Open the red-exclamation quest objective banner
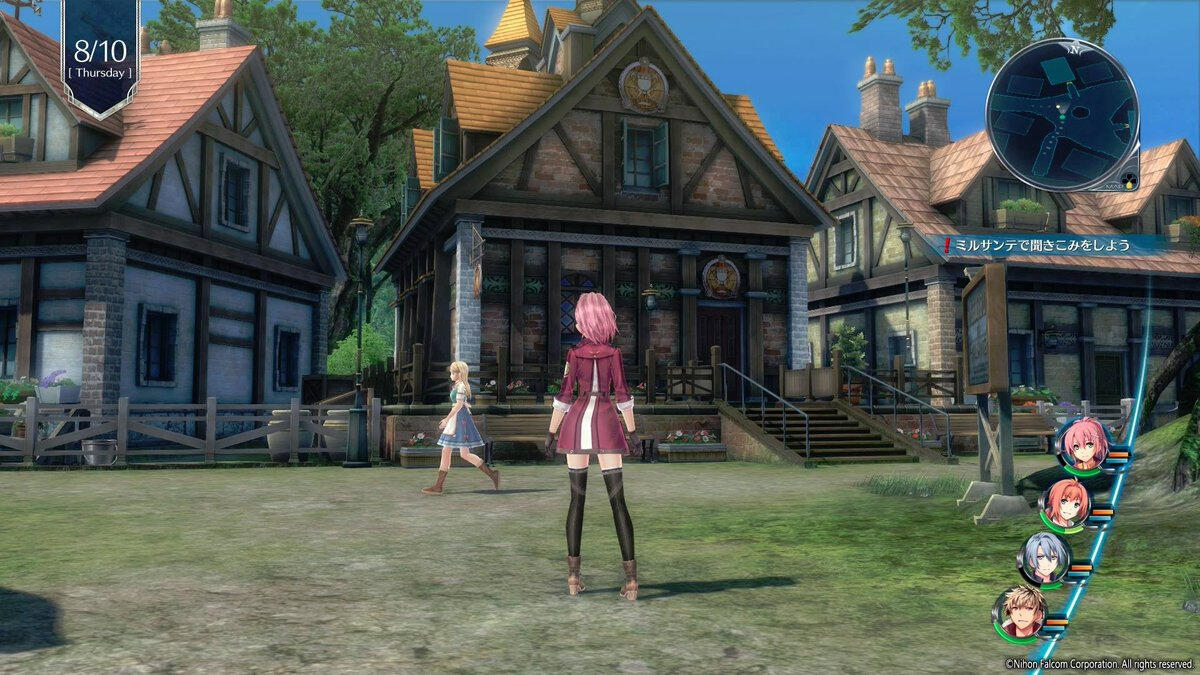The height and width of the screenshot is (675, 1200). pyautogui.click(x=1045, y=243)
